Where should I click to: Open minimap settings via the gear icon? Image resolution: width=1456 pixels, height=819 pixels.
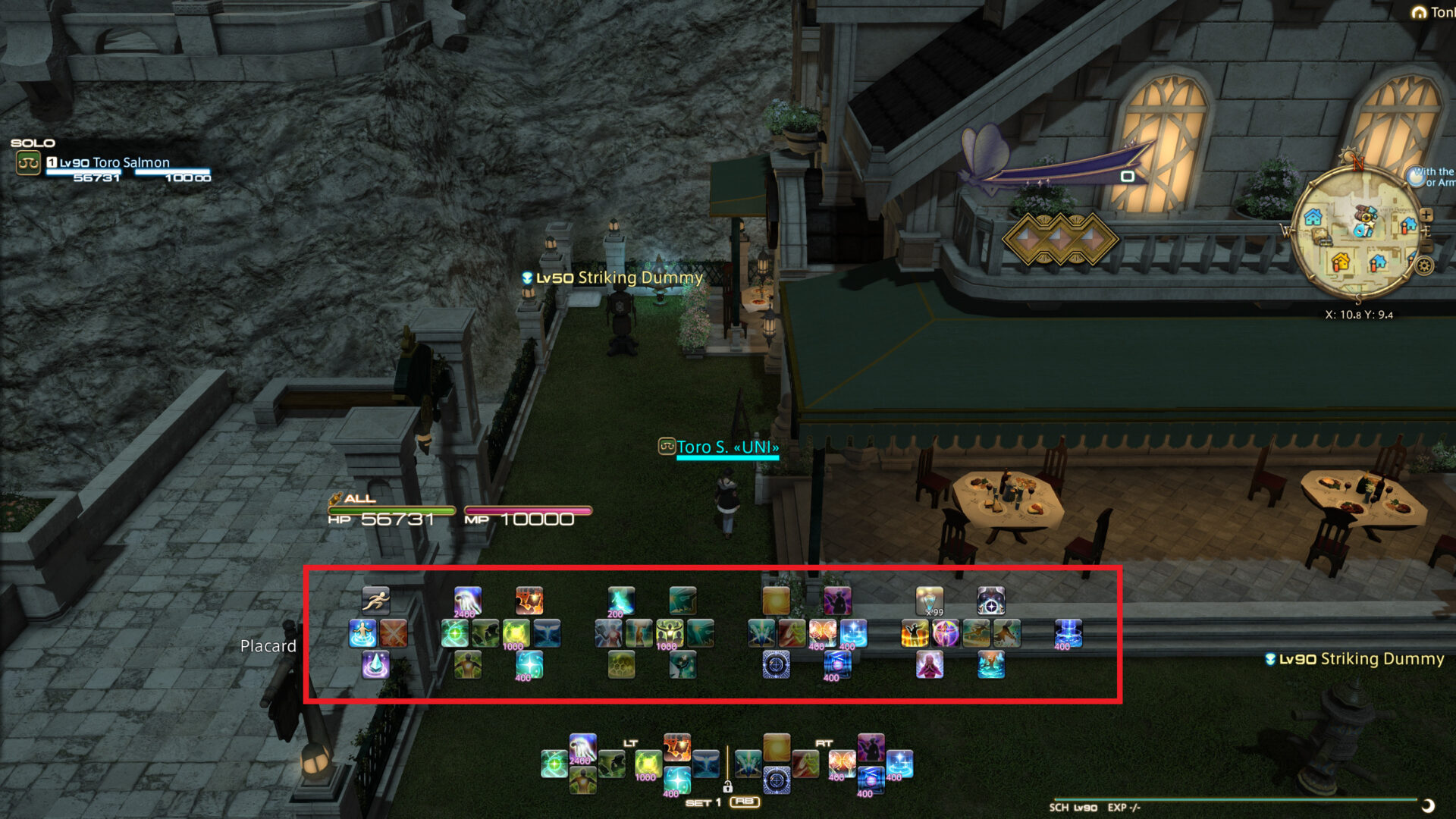(1423, 266)
